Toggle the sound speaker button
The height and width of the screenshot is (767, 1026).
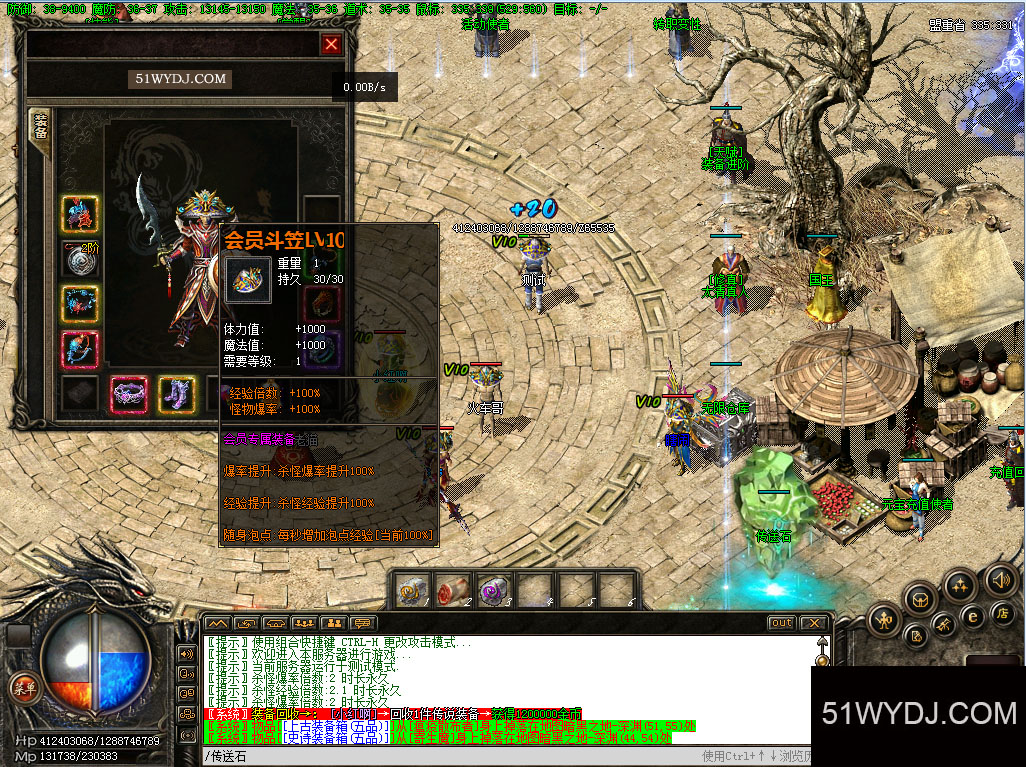tap(999, 578)
